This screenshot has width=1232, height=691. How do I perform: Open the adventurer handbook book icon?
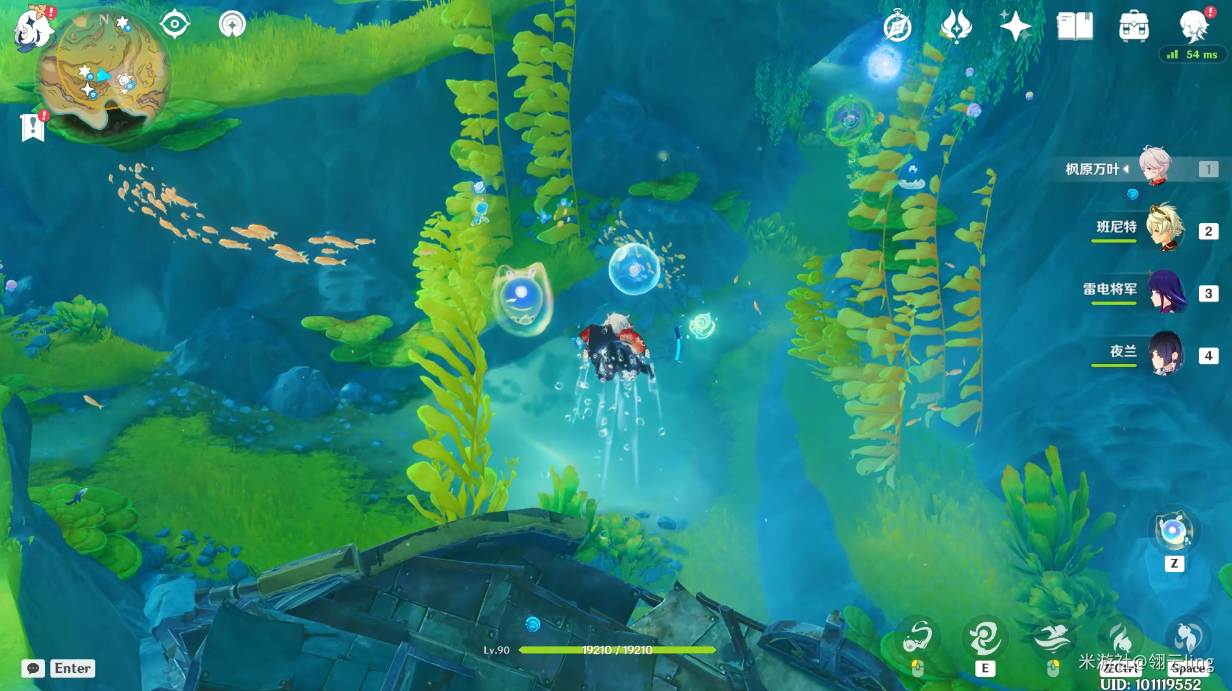coord(1075,26)
